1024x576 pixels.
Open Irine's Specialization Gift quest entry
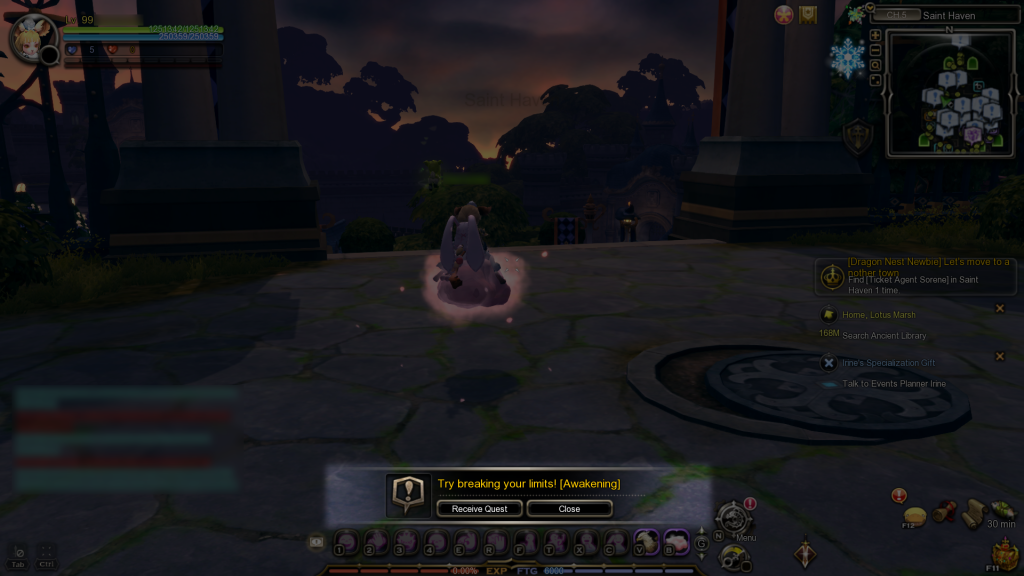pos(888,363)
